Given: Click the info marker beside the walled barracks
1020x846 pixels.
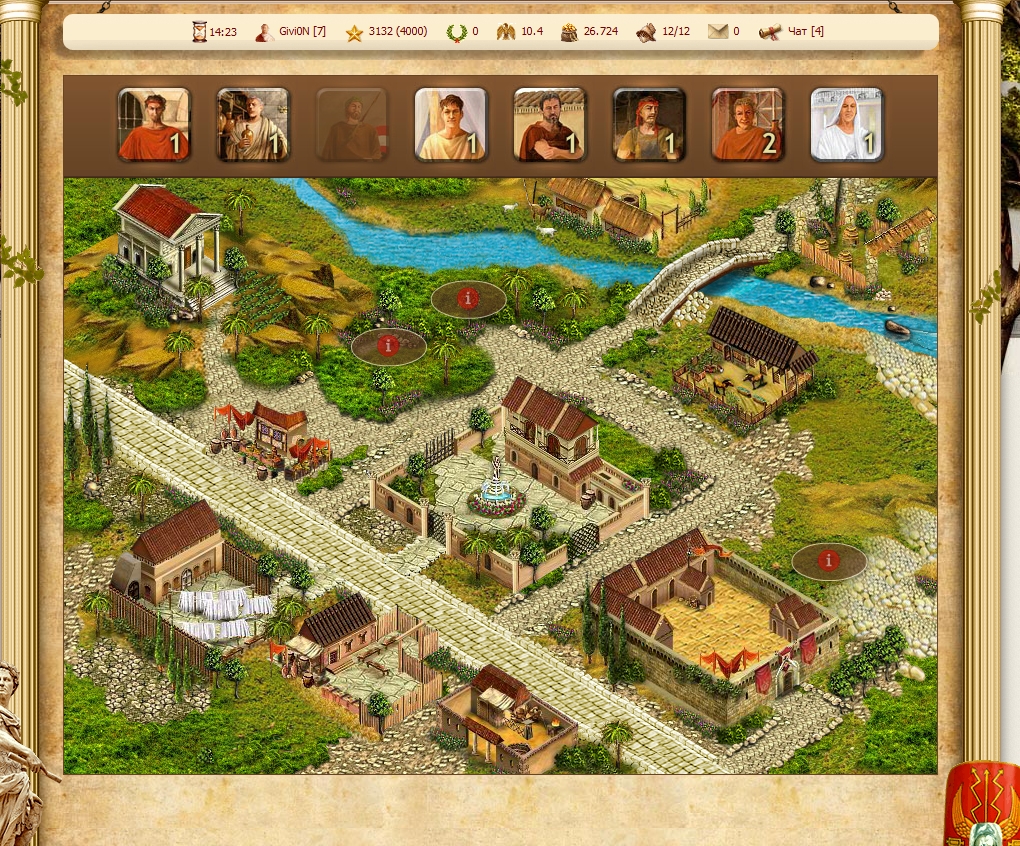Looking at the screenshot, I should [828, 561].
